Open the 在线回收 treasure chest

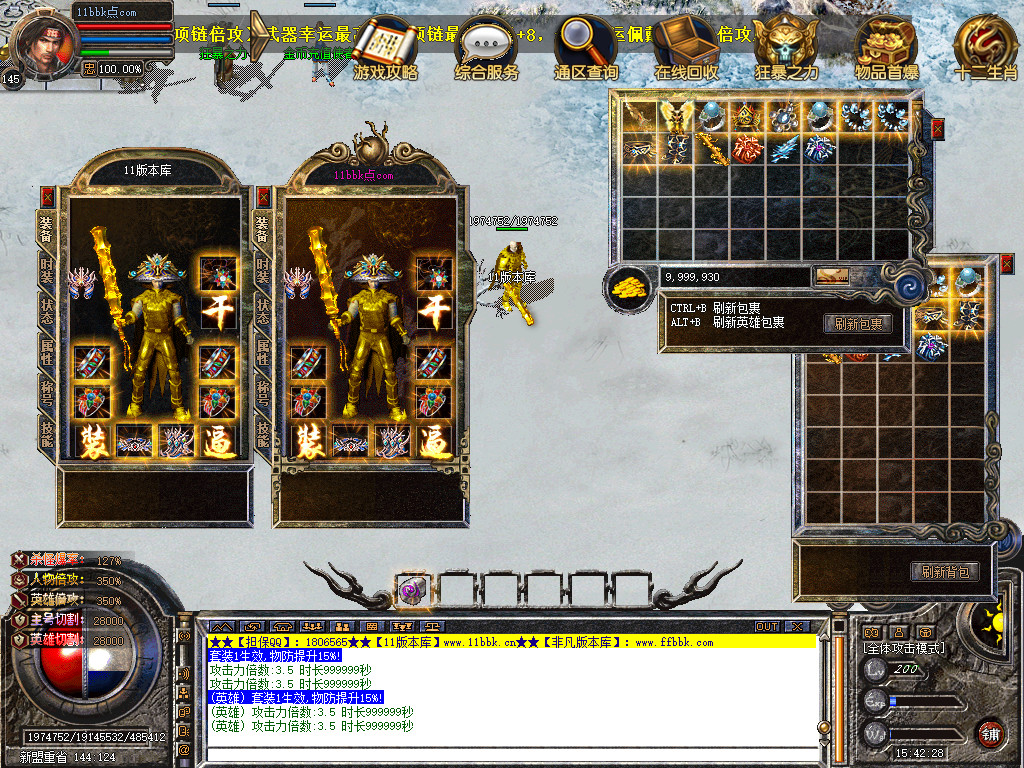tap(686, 45)
